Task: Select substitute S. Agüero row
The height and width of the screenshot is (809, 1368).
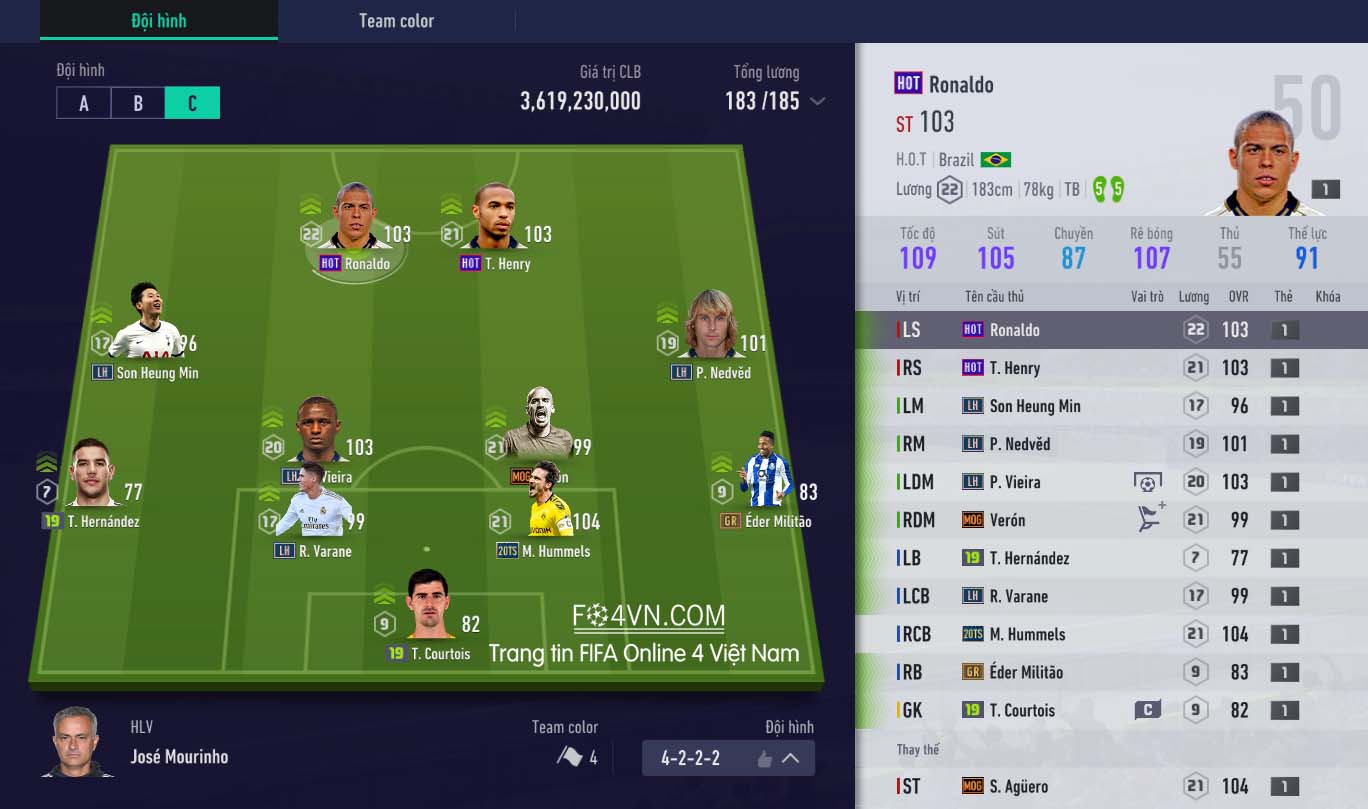Action: (x=1111, y=786)
